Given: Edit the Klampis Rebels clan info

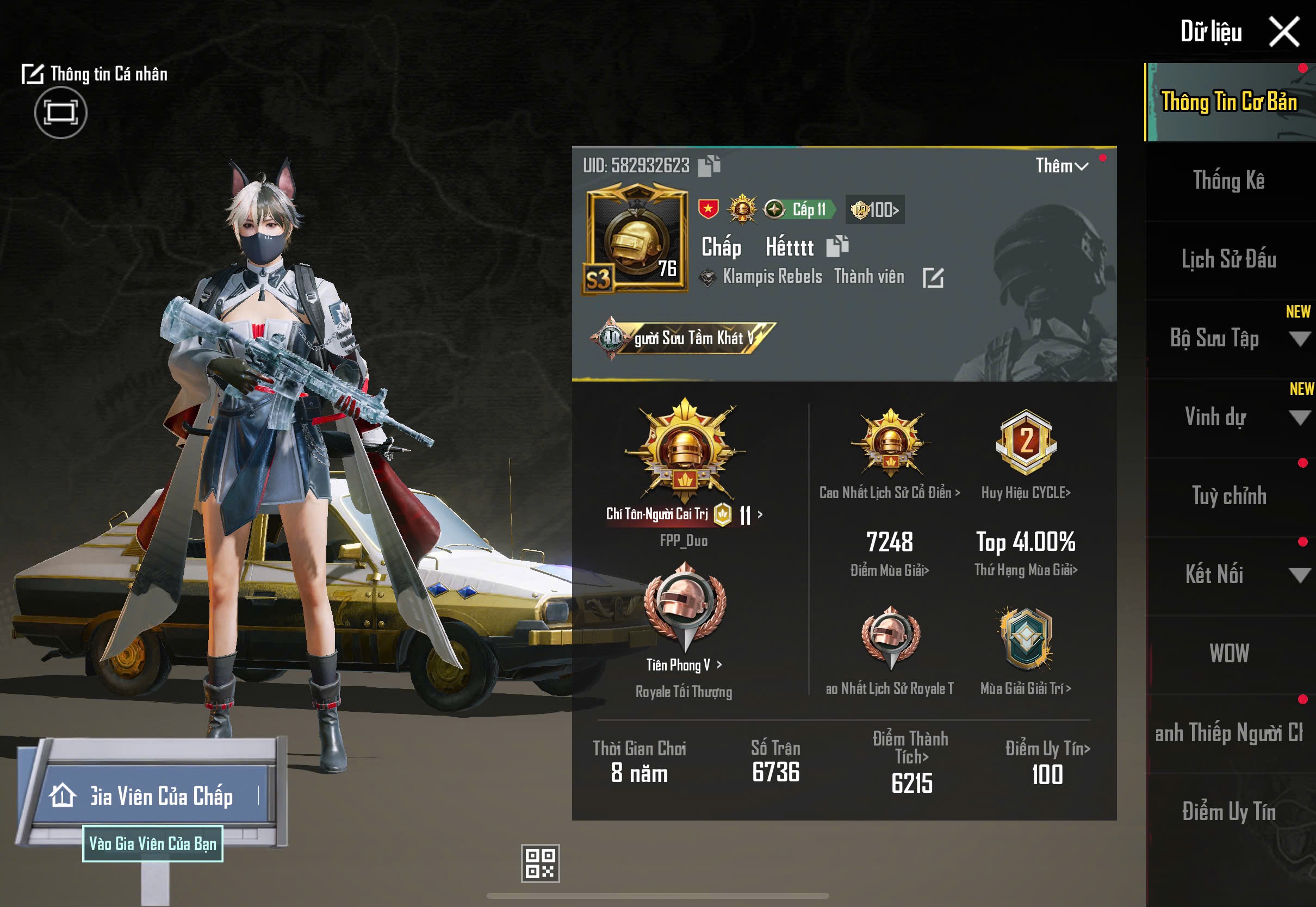Looking at the screenshot, I should point(933,278).
